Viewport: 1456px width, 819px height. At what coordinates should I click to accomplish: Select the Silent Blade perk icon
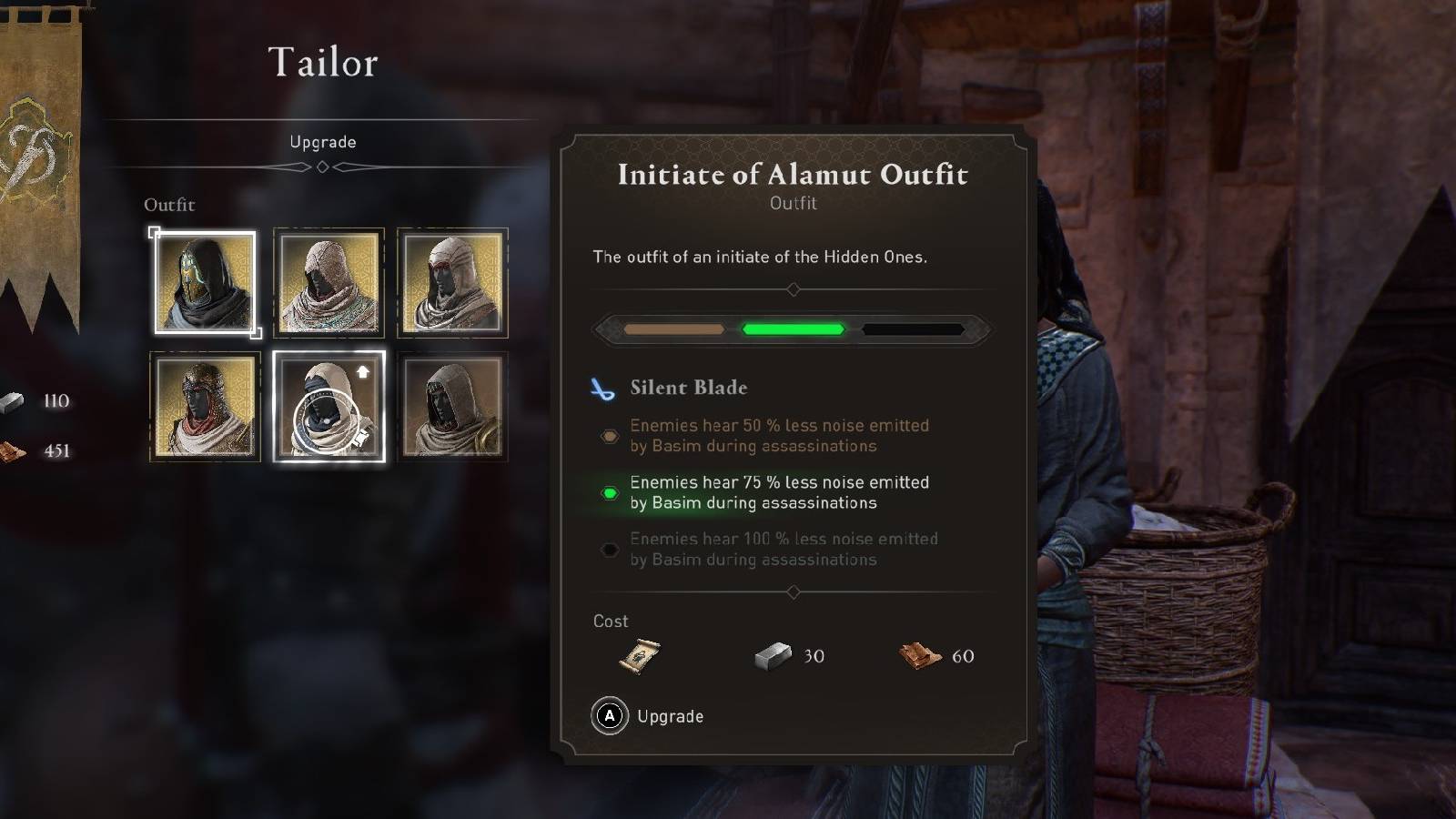pyautogui.click(x=604, y=387)
